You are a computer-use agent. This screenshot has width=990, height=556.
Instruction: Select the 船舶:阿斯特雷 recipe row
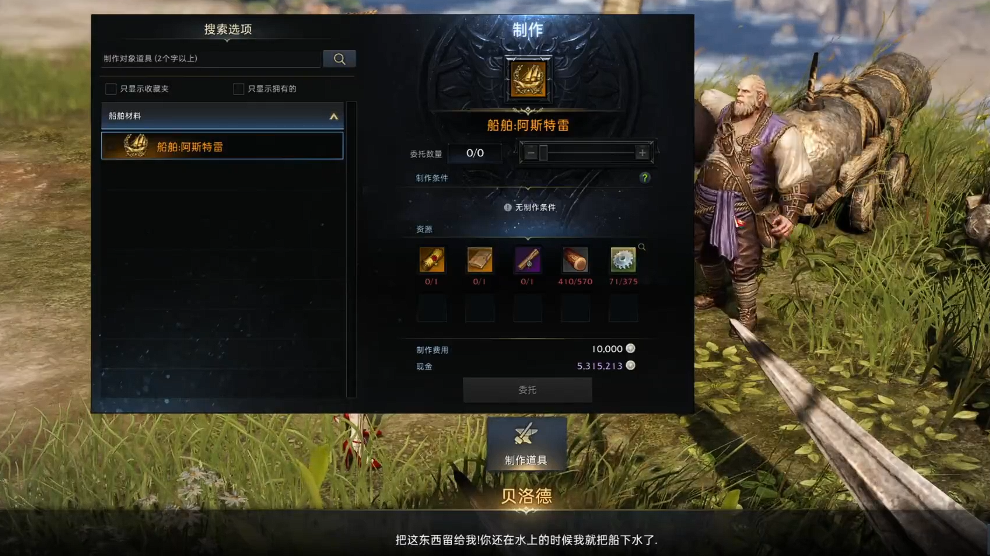tap(222, 146)
